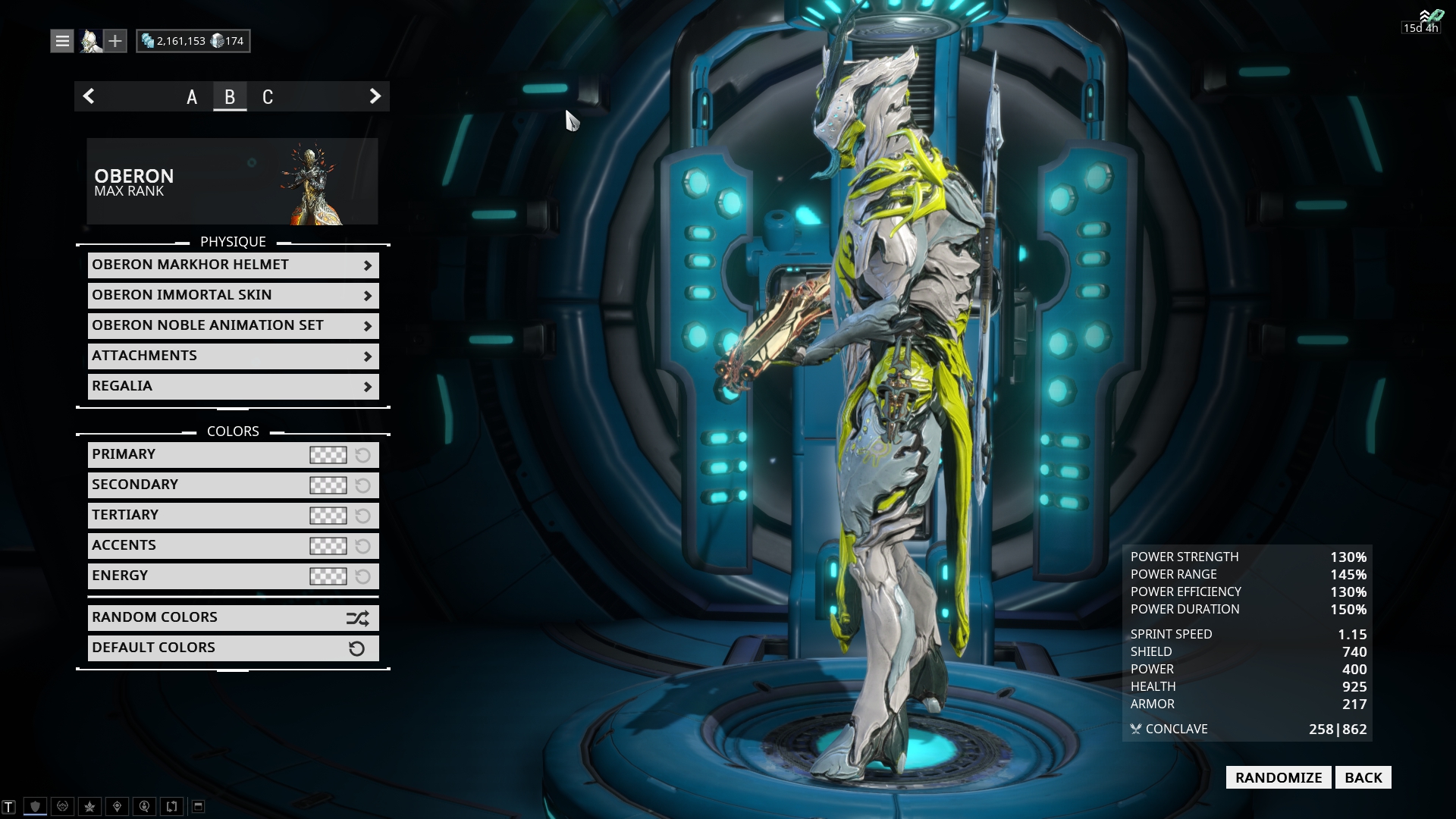Click the window panel icon at bottom left
The width and height of the screenshot is (1456, 819).
pos(199,806)
